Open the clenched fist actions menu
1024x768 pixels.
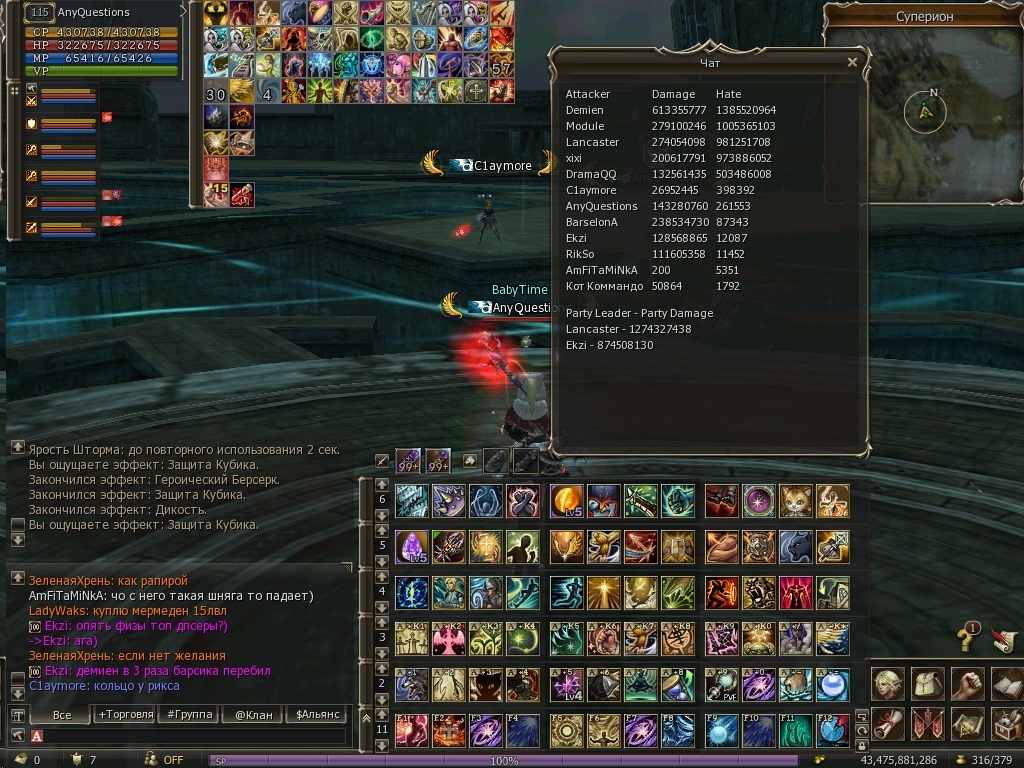(967, 685)
